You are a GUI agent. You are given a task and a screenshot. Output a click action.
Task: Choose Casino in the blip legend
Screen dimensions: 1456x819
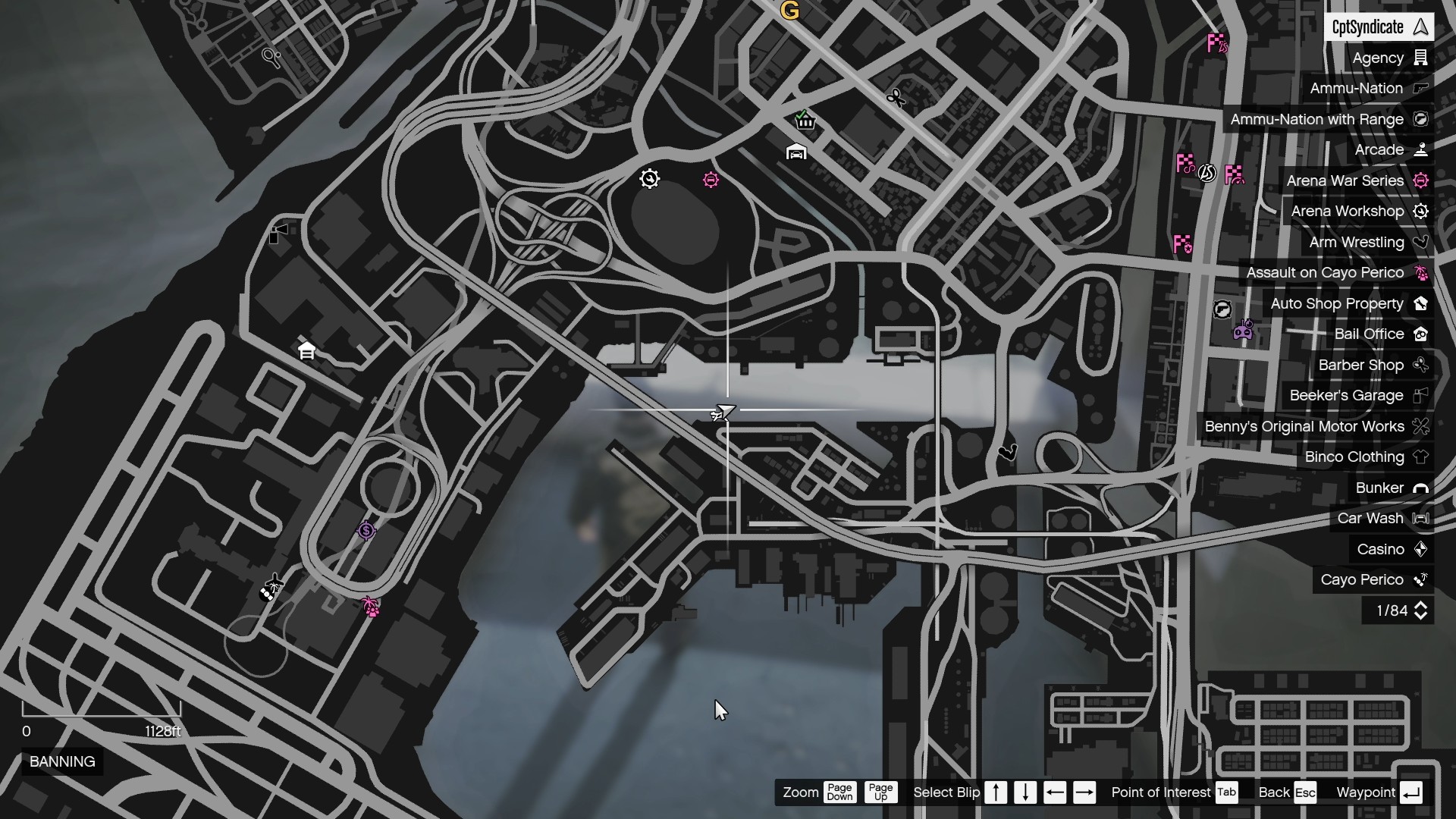[1392, 549]
